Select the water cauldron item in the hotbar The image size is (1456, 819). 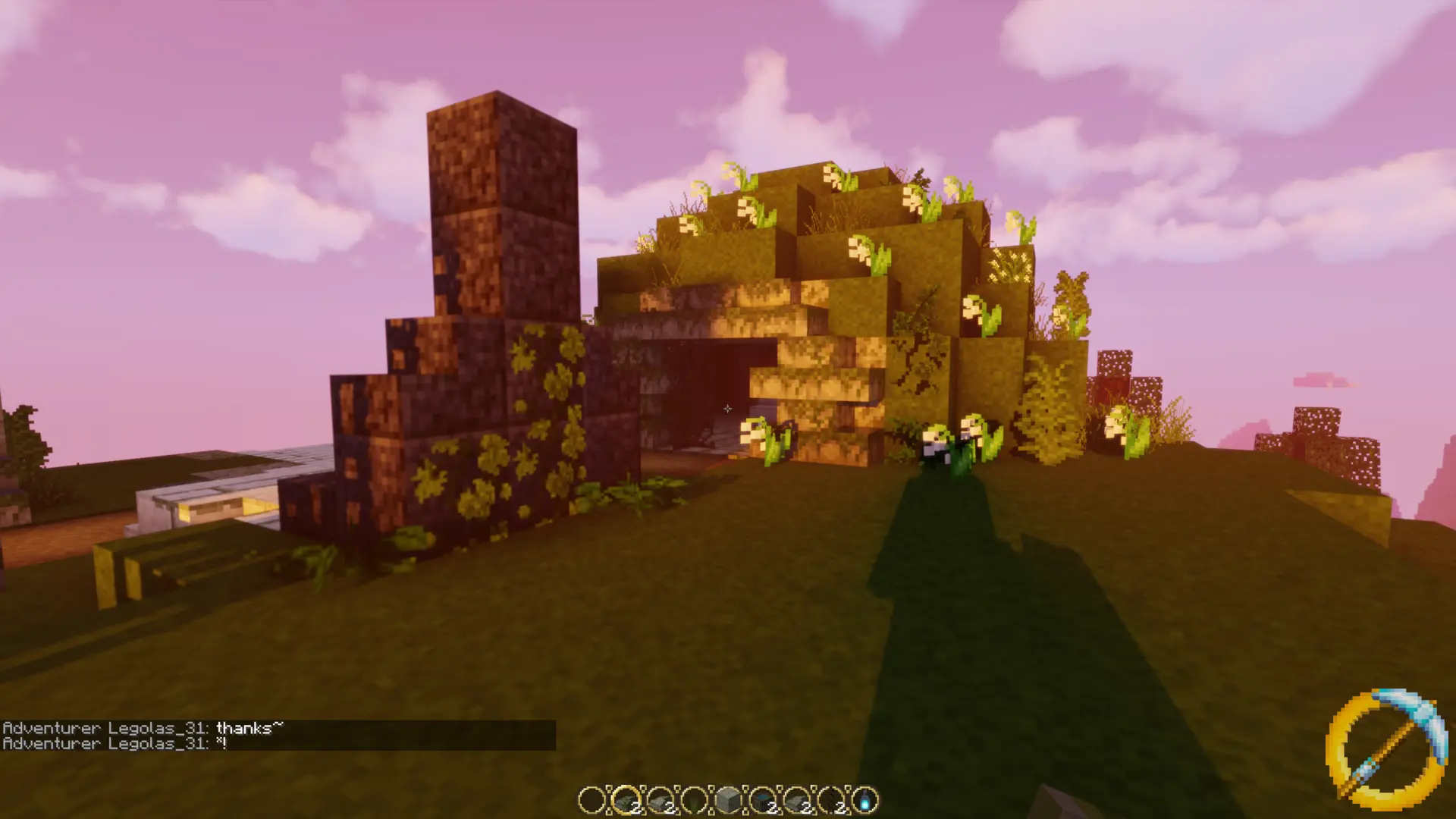763,799
